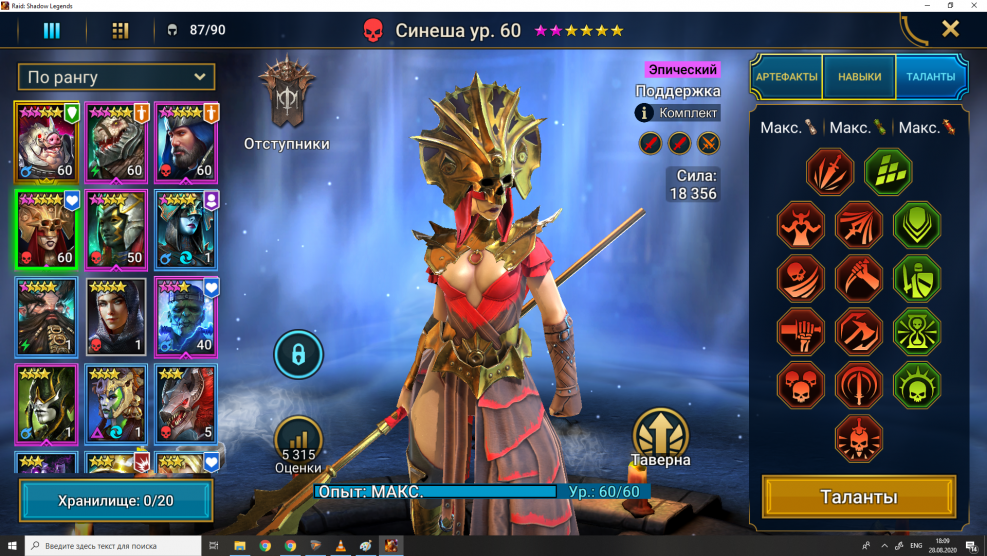Open the 5 315 Оценки ratings
The height and width of the screenshot is (556, 987).
[x=298, y=443]
